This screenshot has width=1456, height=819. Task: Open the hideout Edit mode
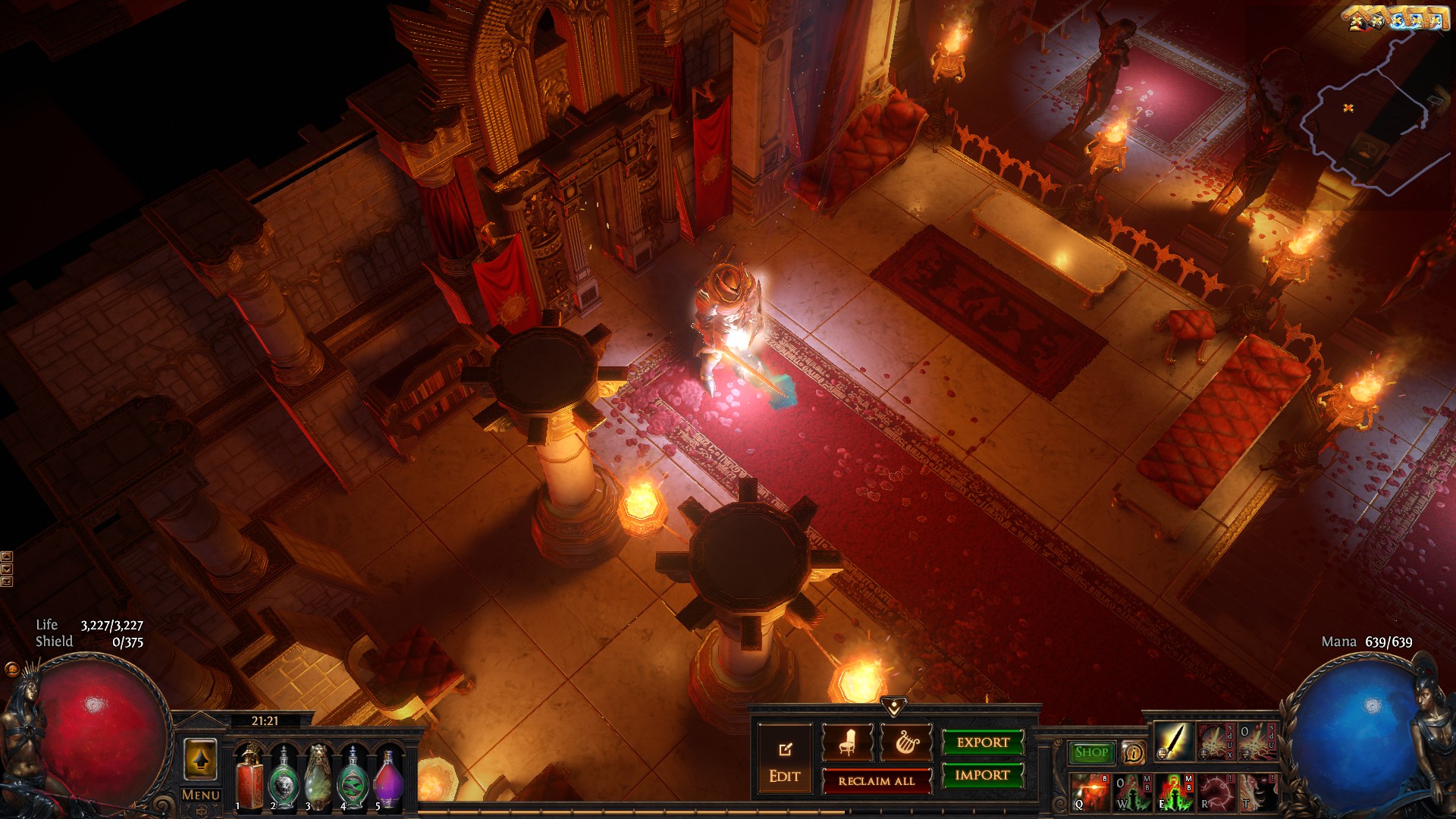784,761
